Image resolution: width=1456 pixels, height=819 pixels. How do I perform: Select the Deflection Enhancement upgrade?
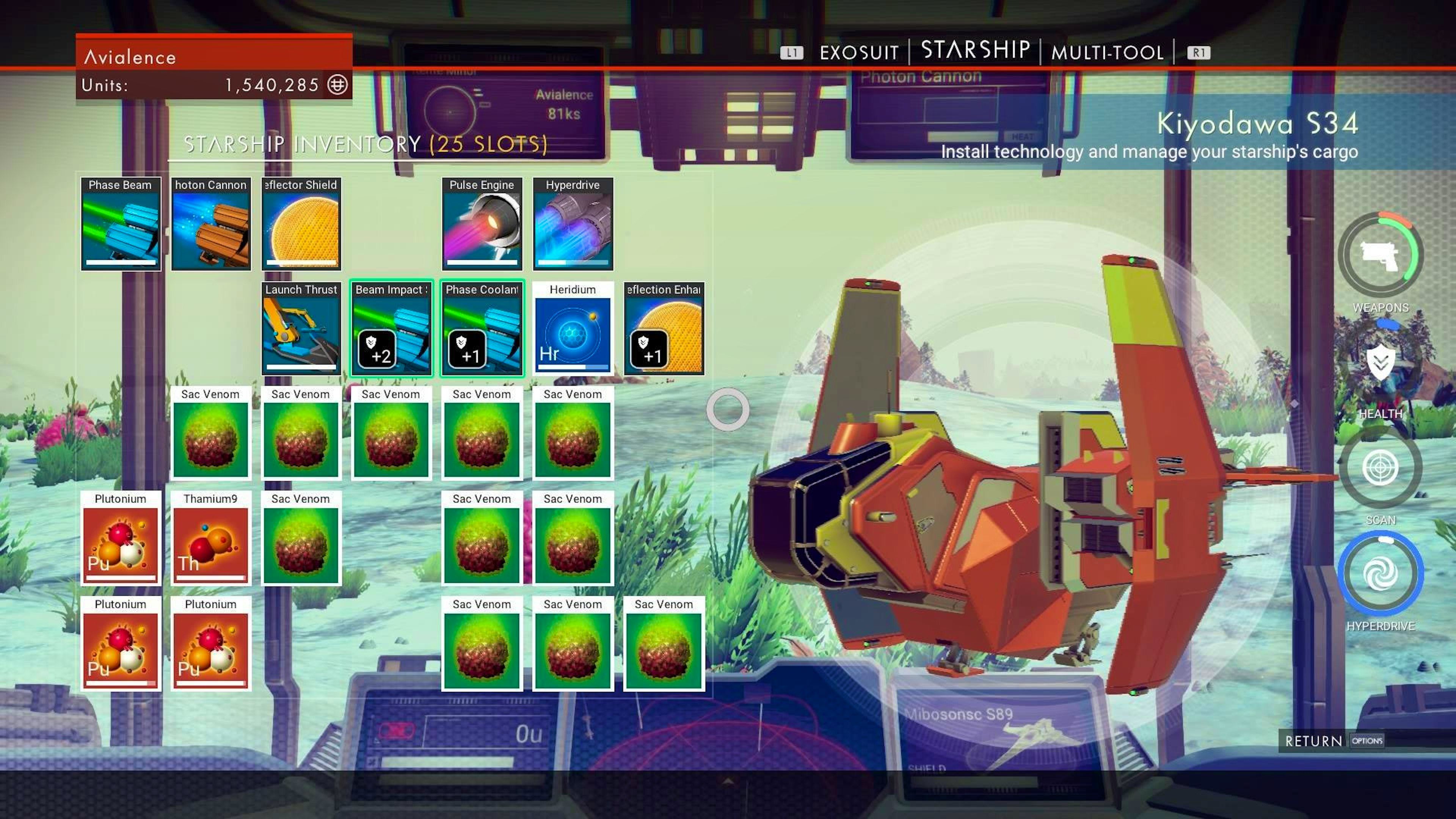pos(663,329)
